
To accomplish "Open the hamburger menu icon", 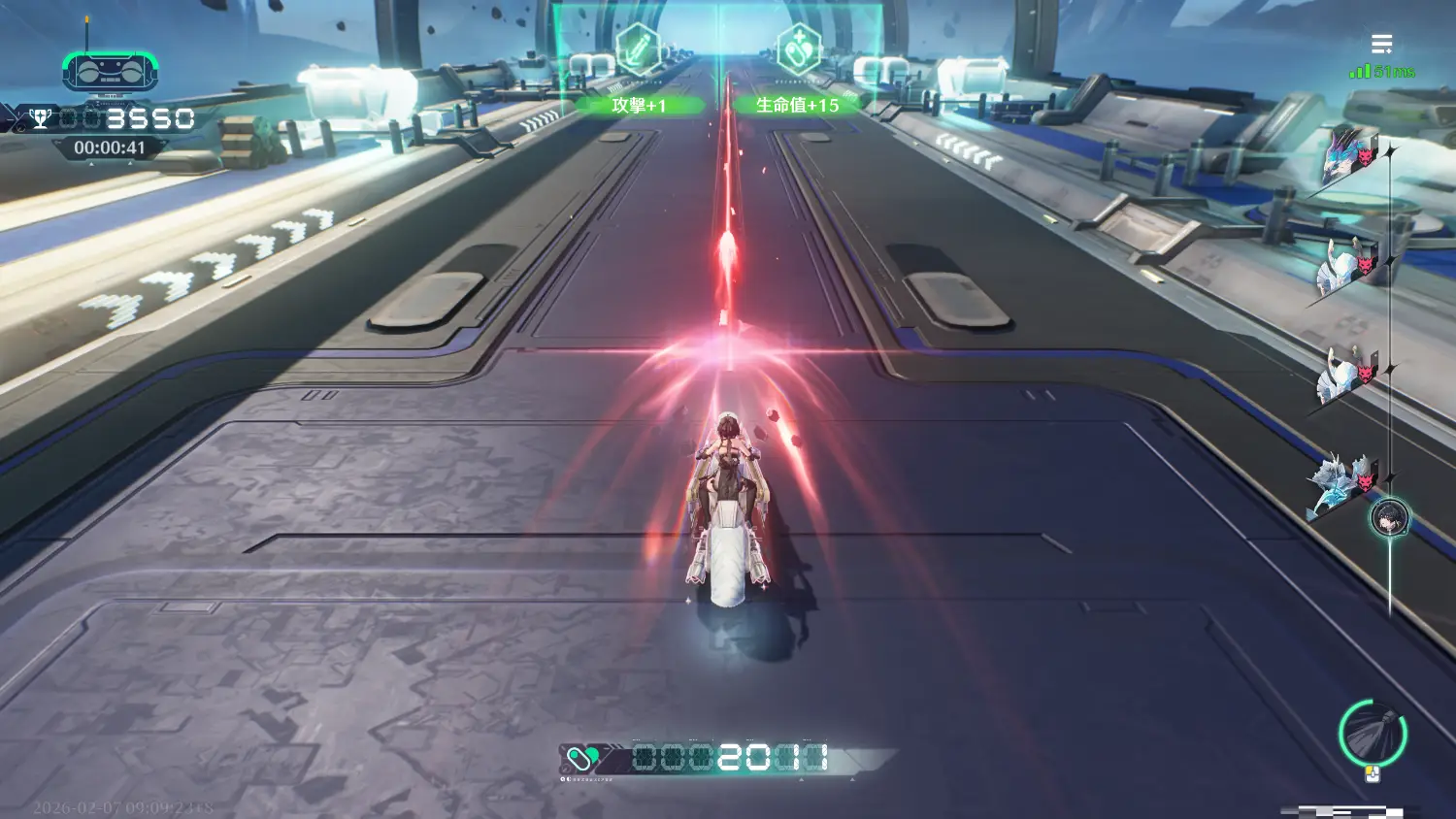I will pos(1381,44).
